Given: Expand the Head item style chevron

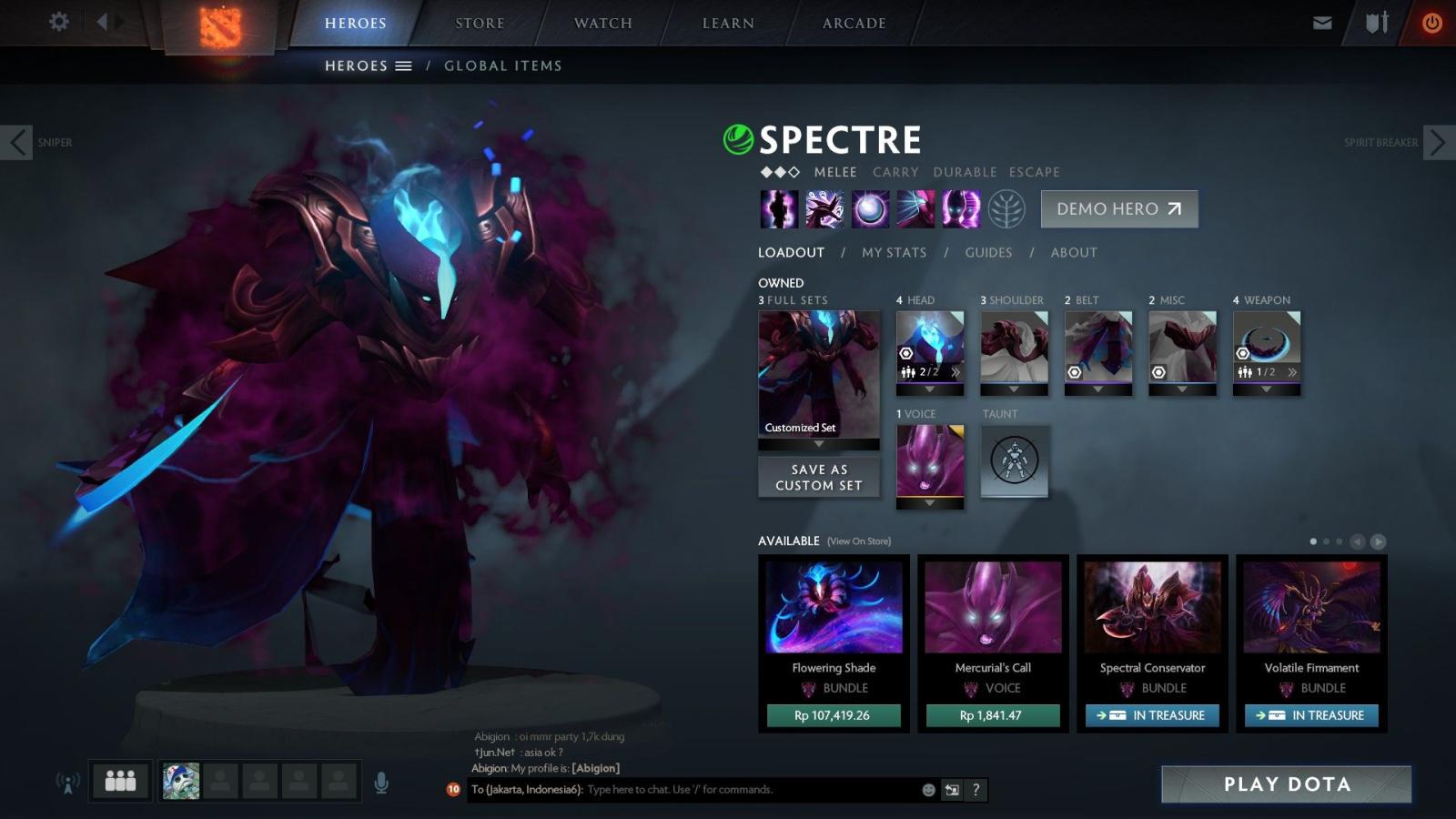Looking at the screenshot, I should coord(955,371).
